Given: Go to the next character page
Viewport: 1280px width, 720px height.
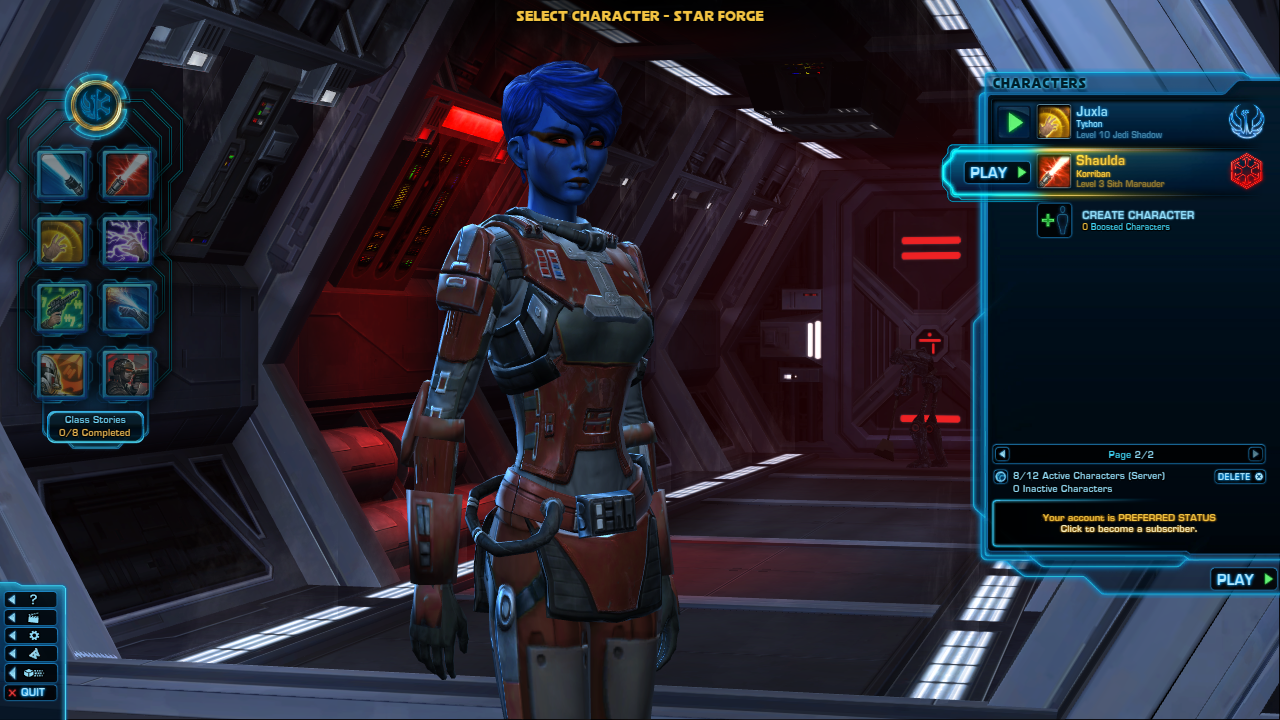Looking at the screenshot, I should point(1255,454).
